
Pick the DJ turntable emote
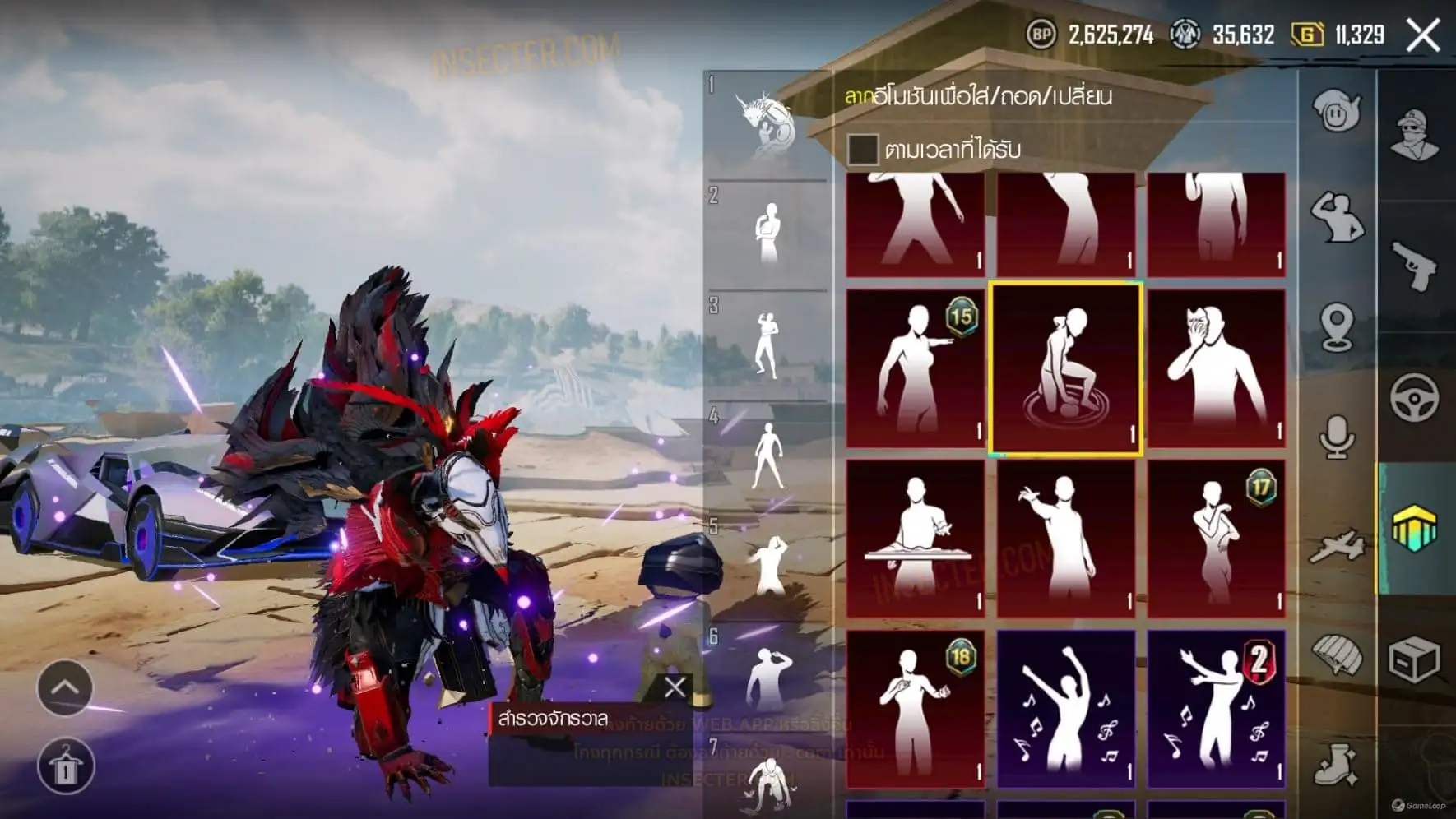click(x=915, y=539)
